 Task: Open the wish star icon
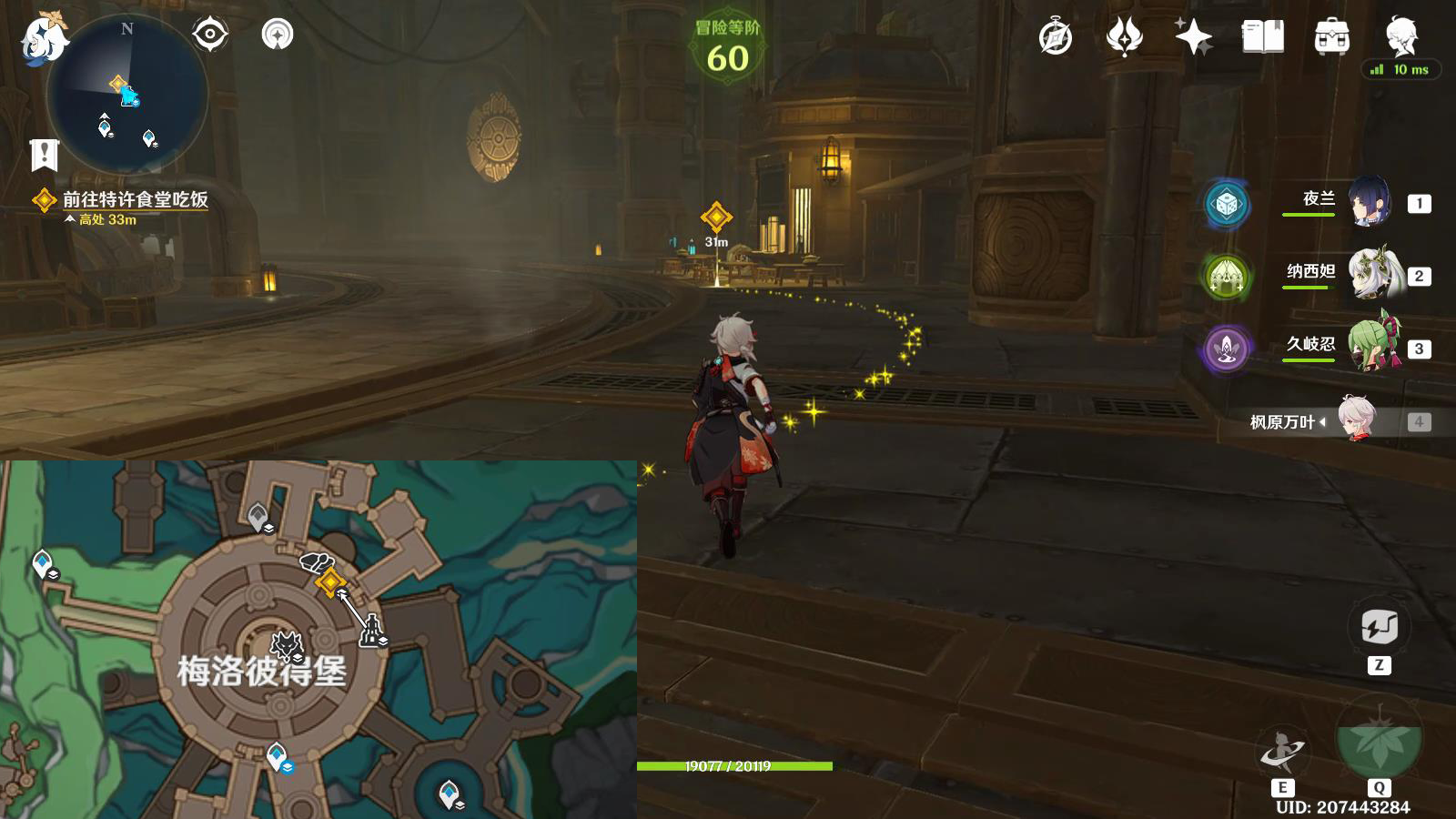tap(1193, 37)
